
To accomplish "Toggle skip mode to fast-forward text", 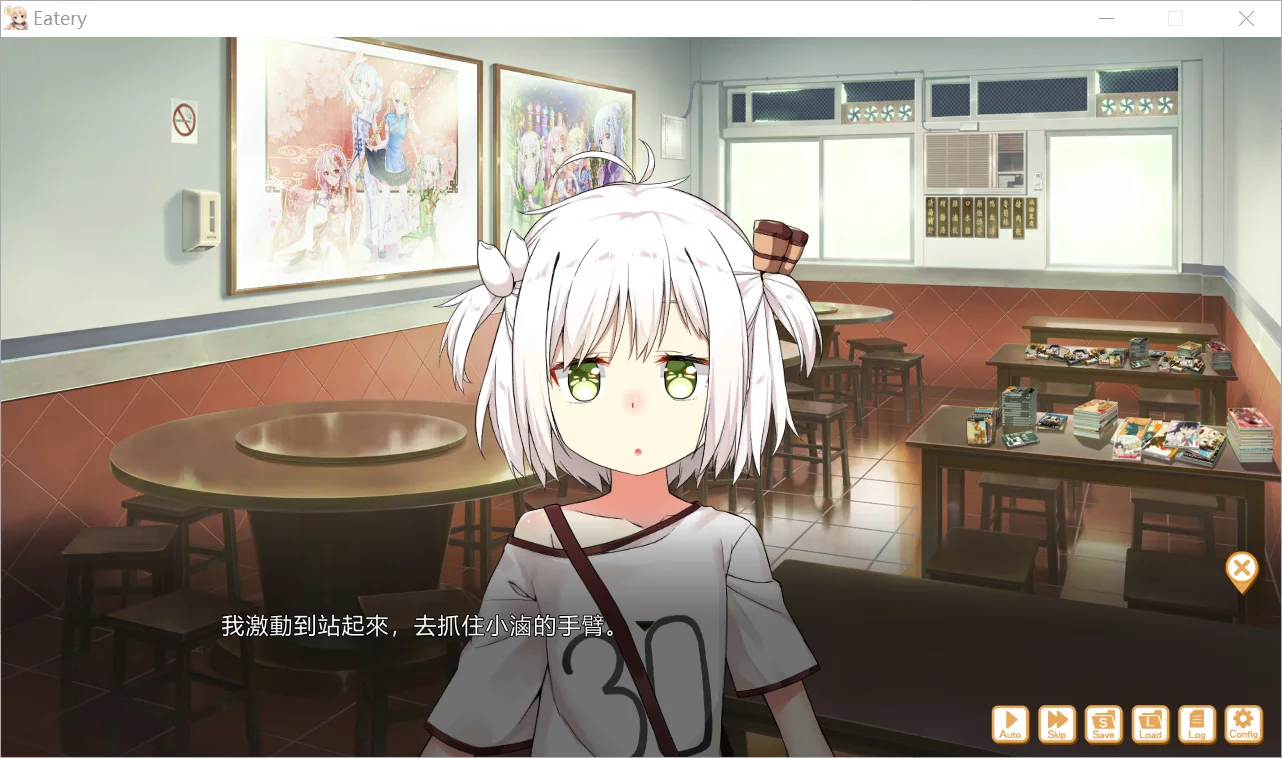I will 1056,723.
